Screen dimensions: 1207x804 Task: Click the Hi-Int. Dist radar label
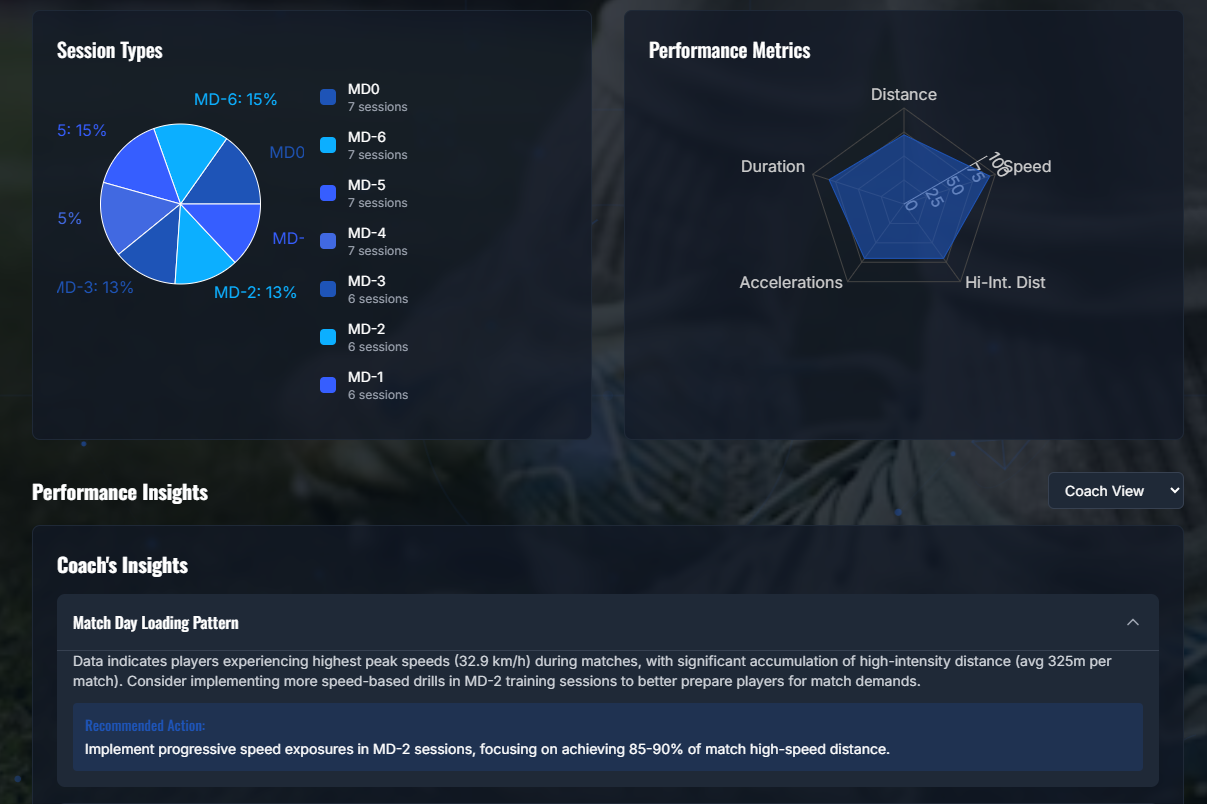pyautogui.click(x=1005, y=283)
